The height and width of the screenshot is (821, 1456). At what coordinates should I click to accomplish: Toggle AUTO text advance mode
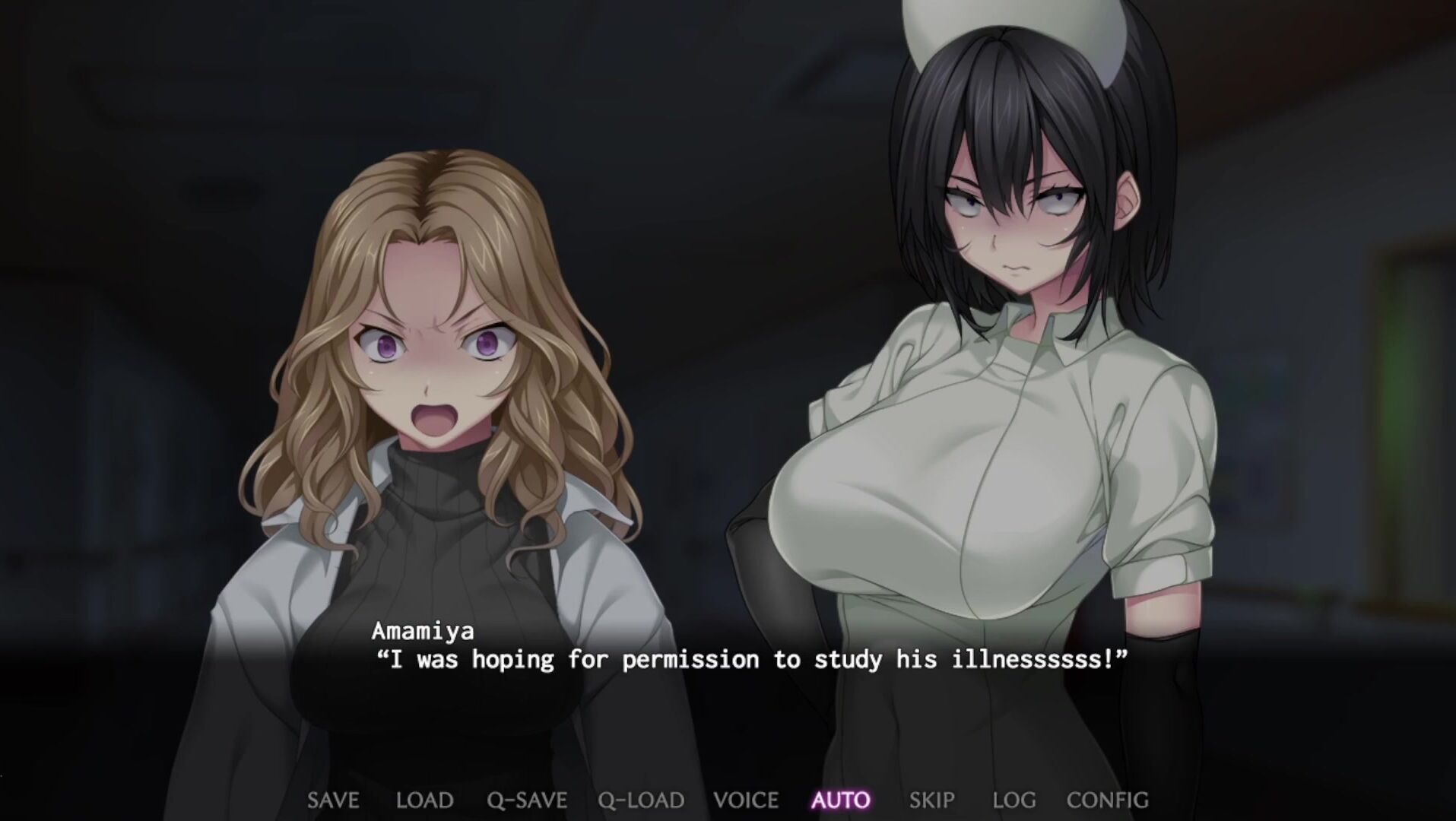pos(841,800)
